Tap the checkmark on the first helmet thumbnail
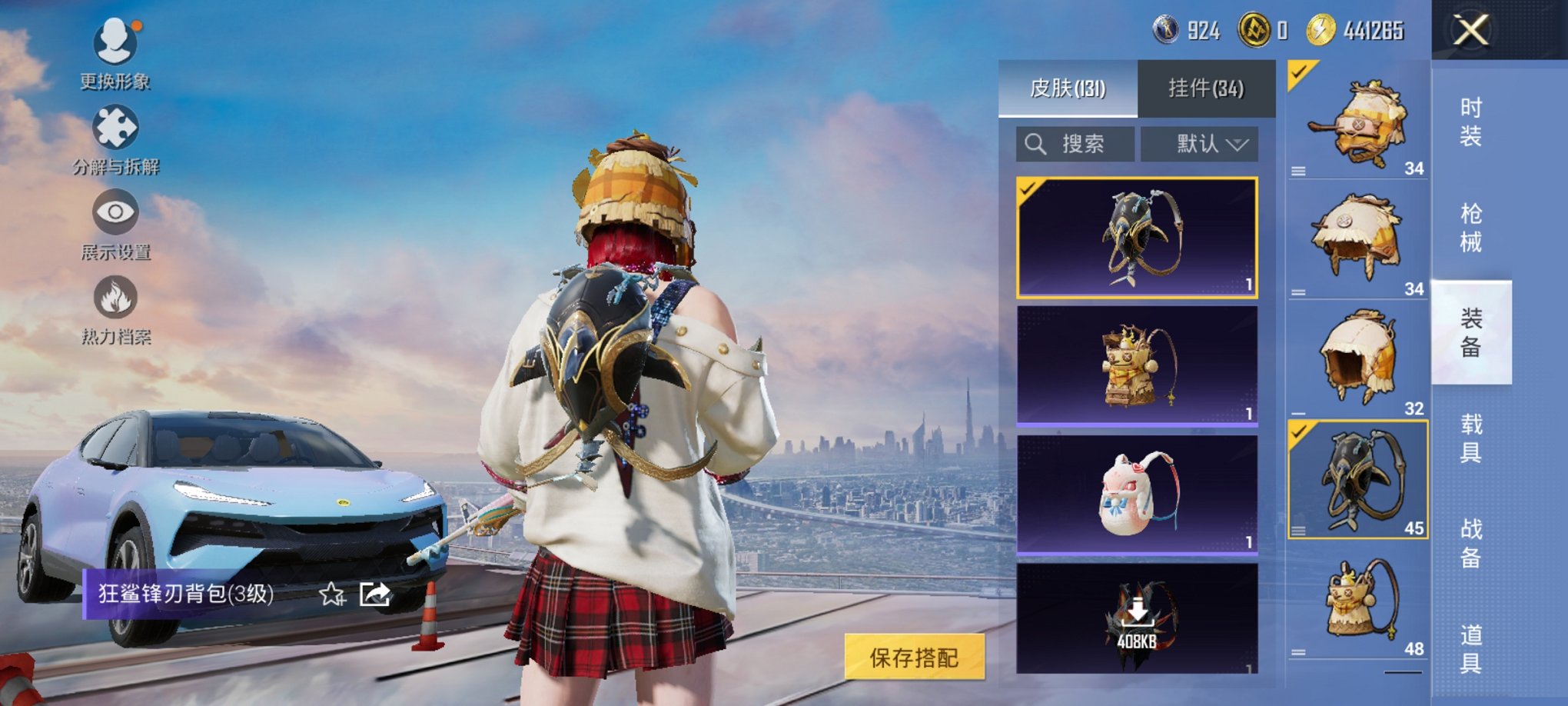Screen dimensions: 1568x706 click(1299, 72)
